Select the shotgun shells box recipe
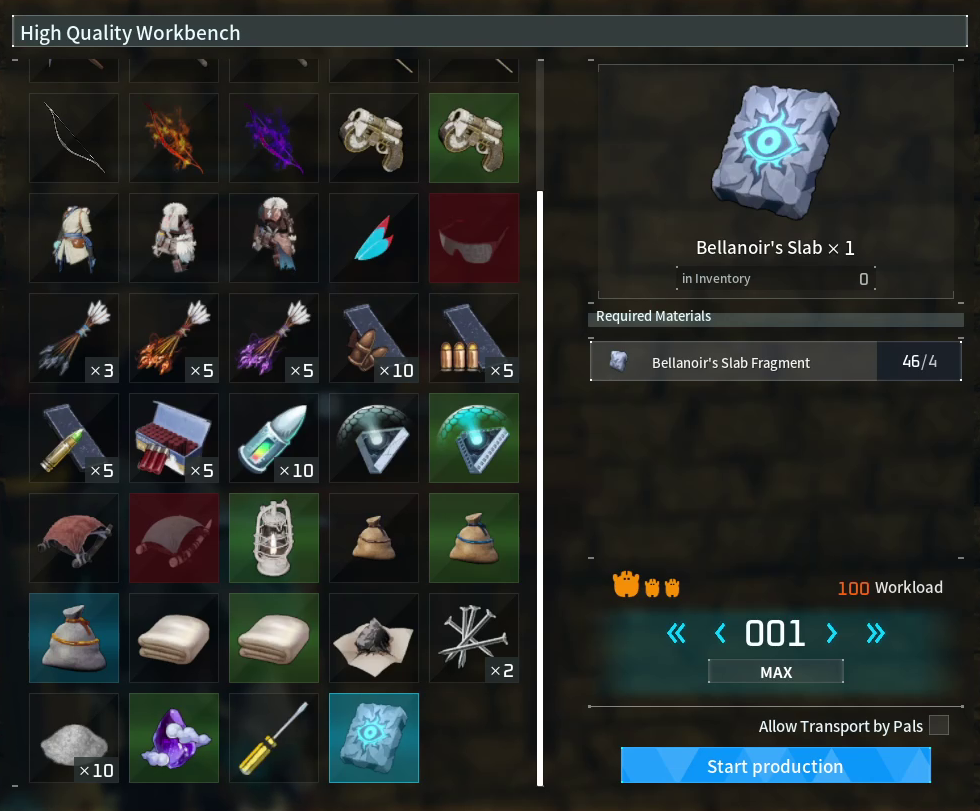The image size is (980, 811). coord(174,438)
